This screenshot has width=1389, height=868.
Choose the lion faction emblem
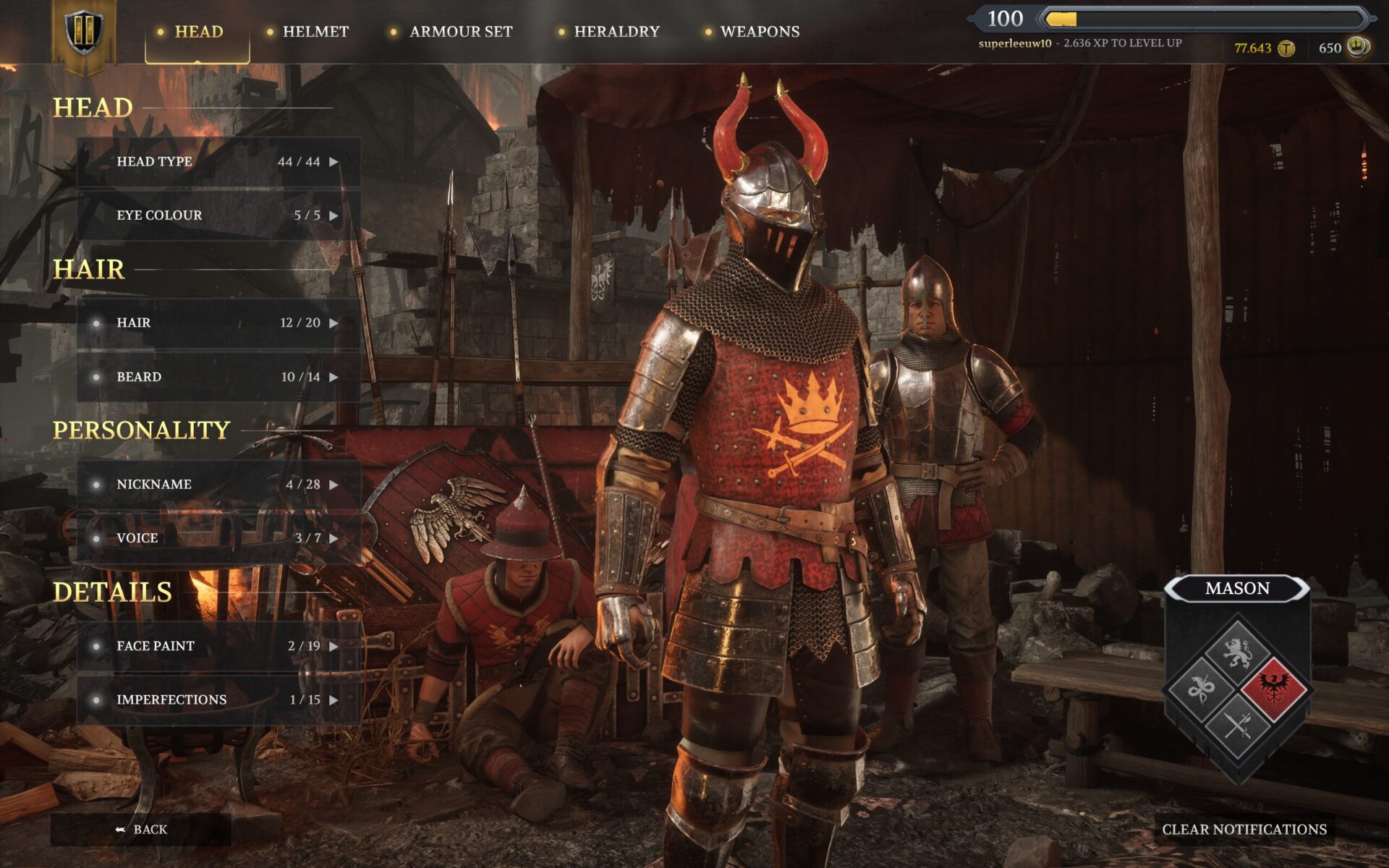coord(1237,651)
